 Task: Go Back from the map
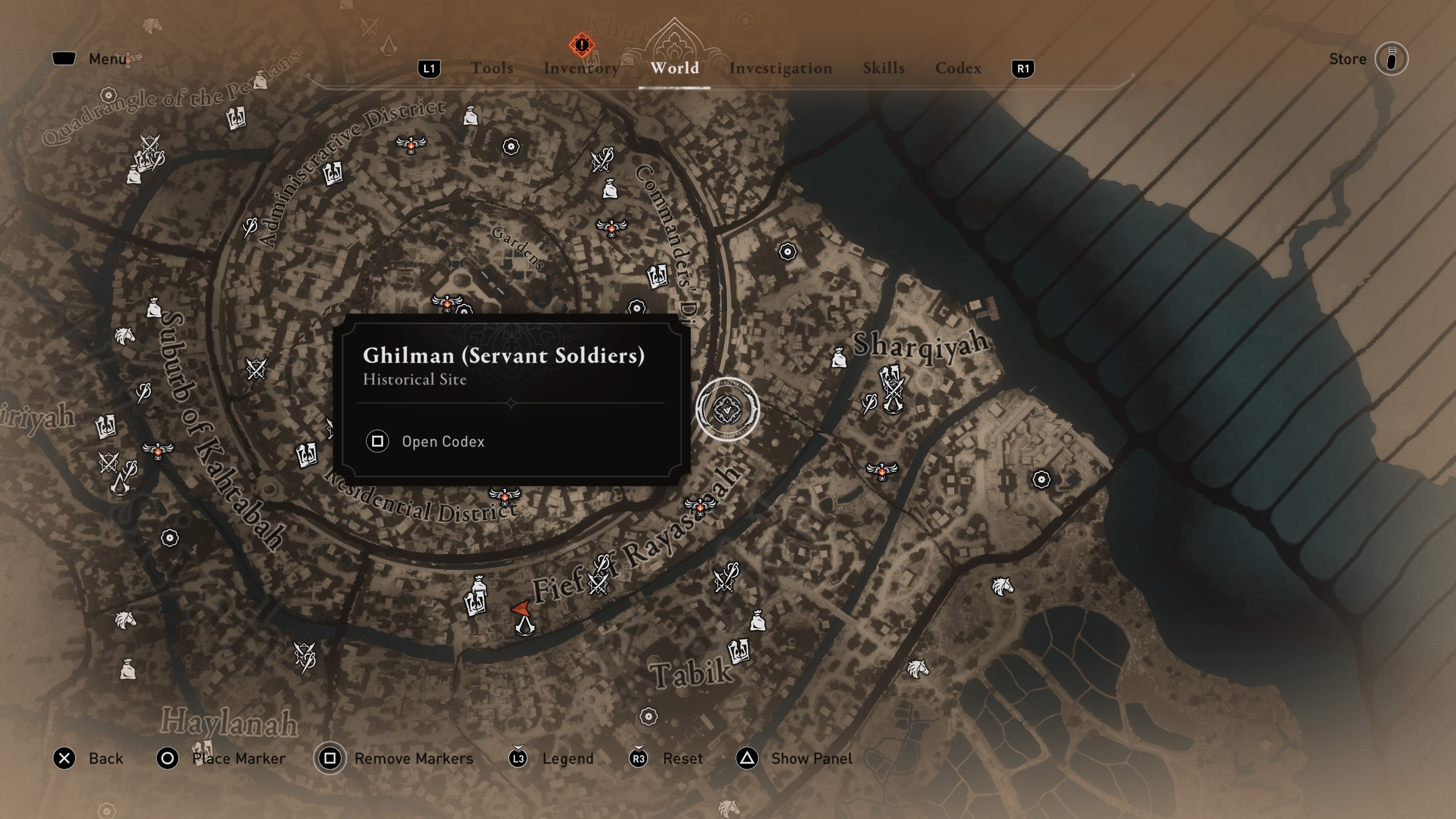(105, 758)
